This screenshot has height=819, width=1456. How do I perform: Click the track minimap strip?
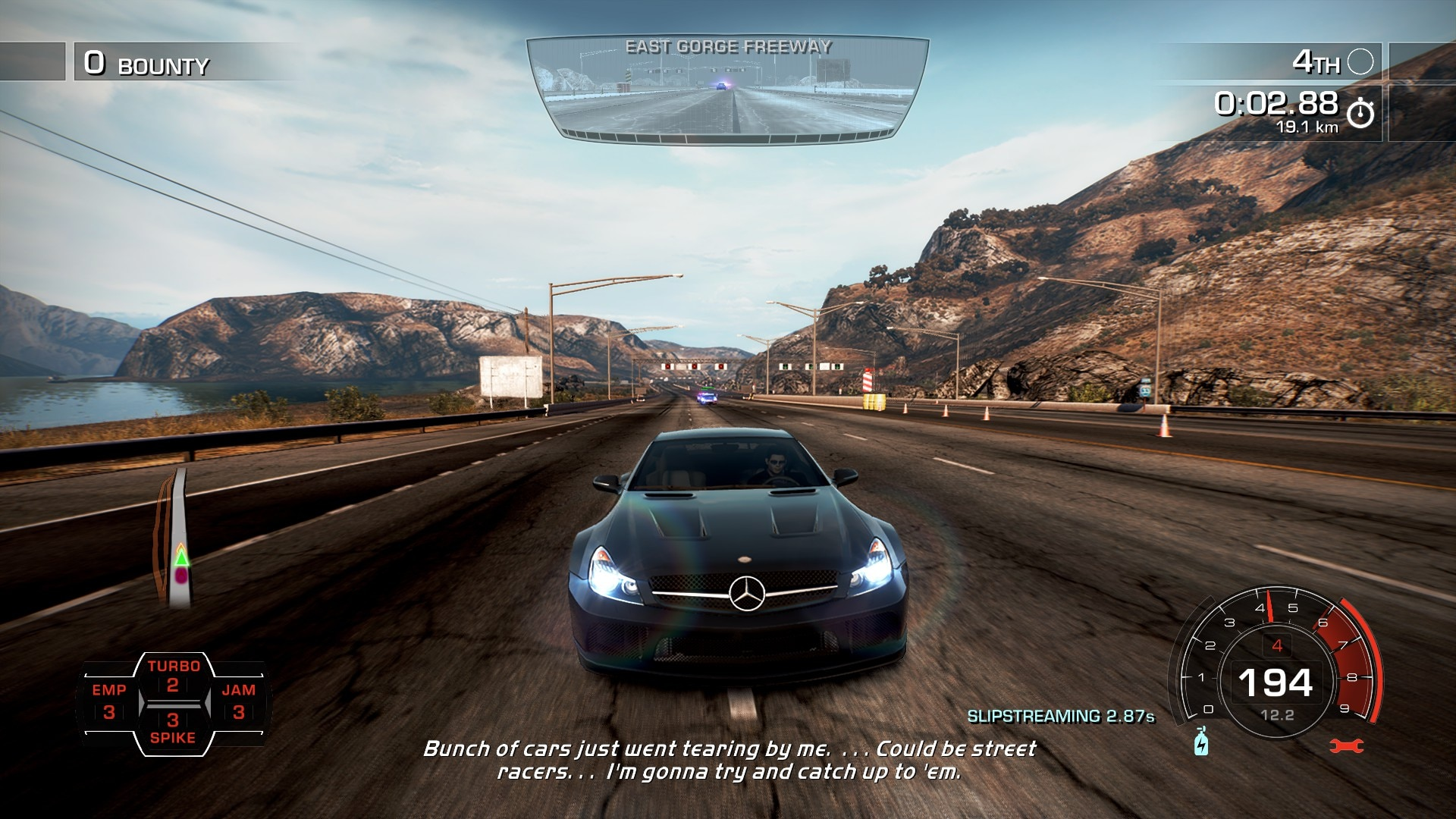[176, 540]
